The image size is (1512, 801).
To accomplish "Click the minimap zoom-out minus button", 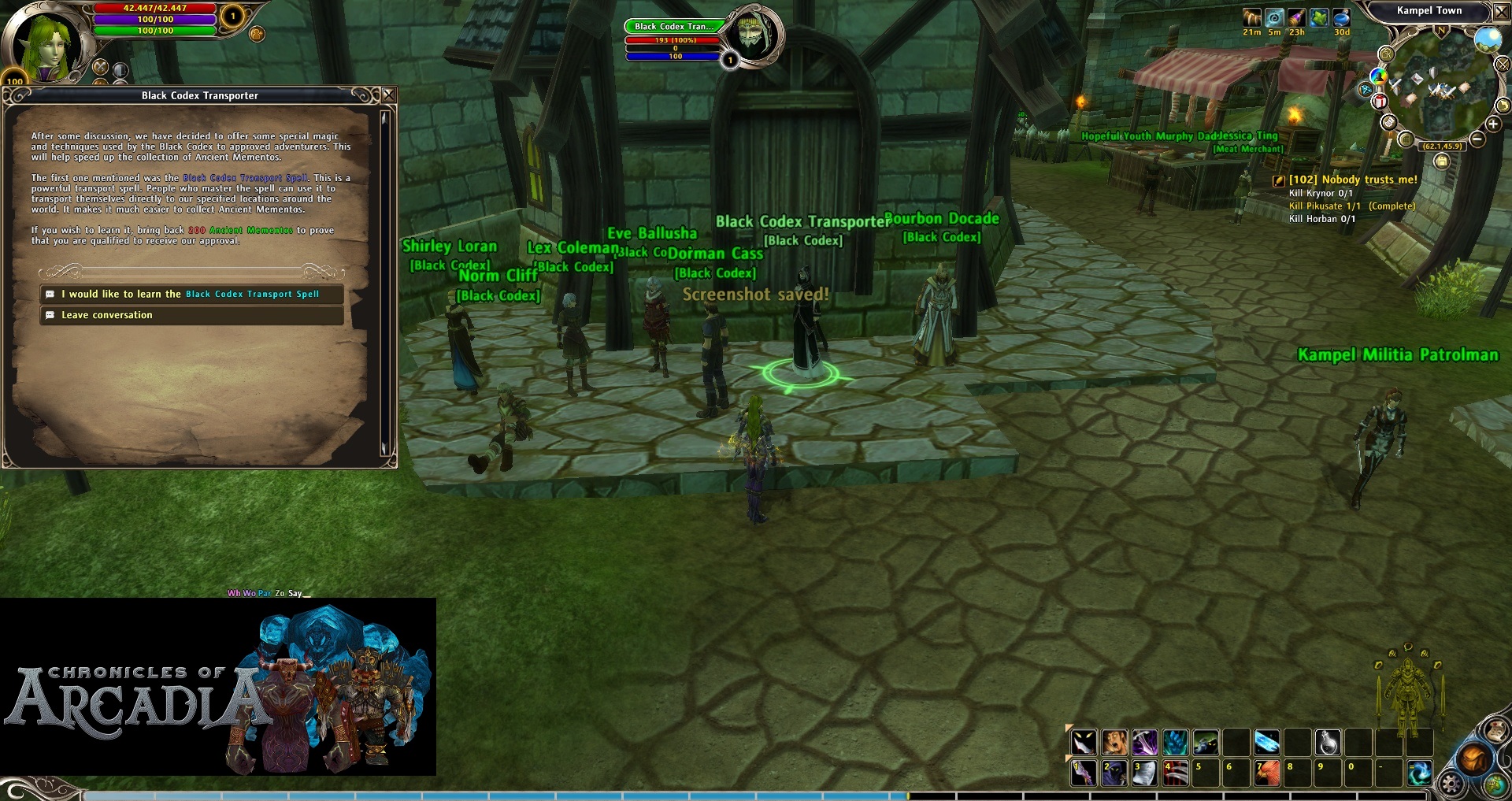I will point(1477,139).
